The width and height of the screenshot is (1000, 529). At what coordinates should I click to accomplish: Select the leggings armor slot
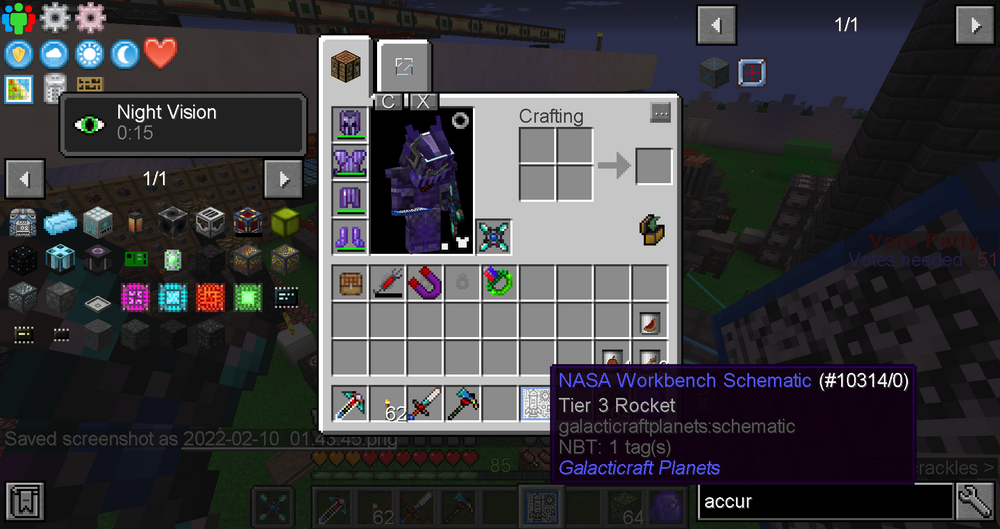[x=350, y=199]
